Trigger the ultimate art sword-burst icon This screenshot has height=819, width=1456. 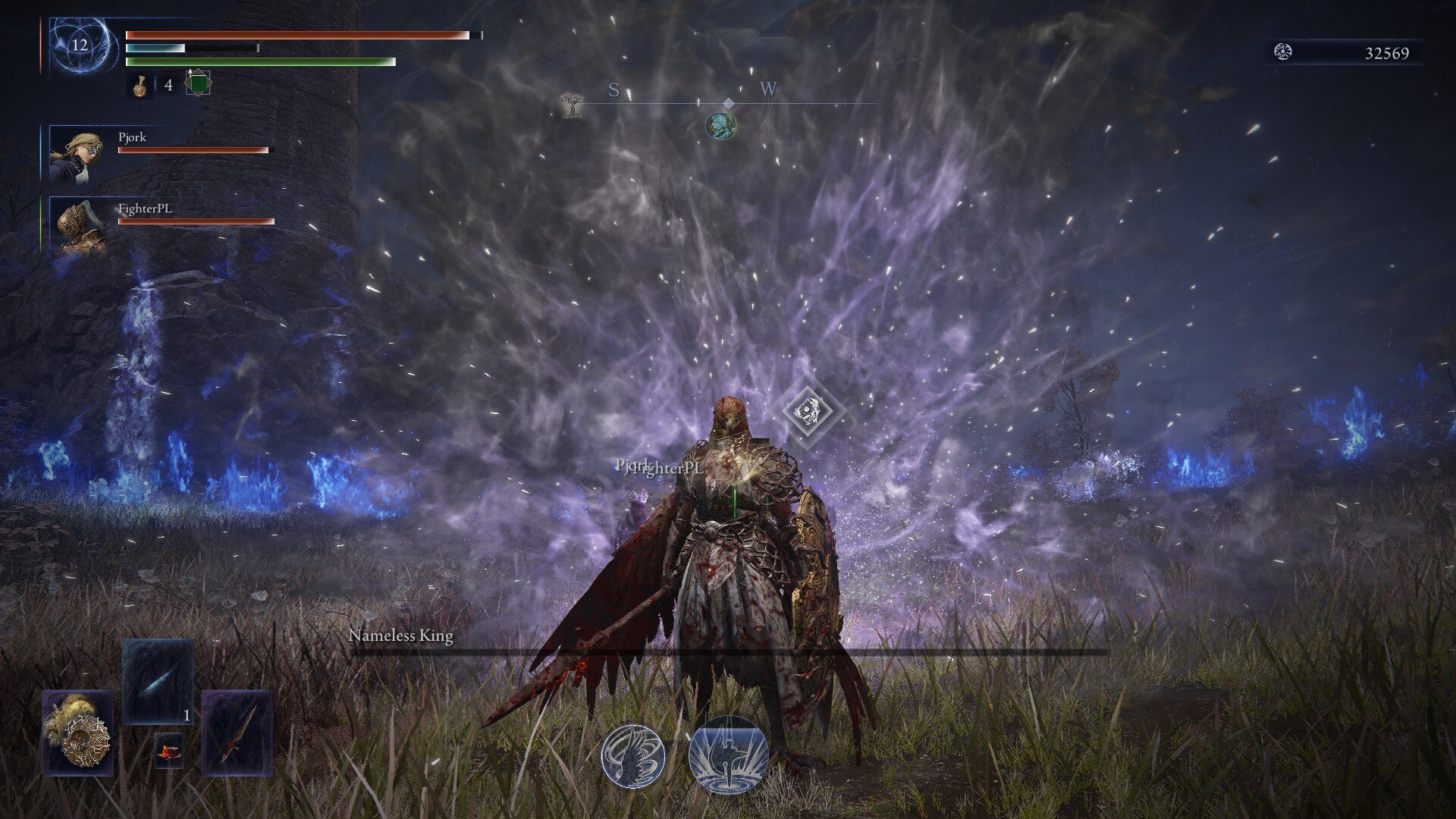728,756
